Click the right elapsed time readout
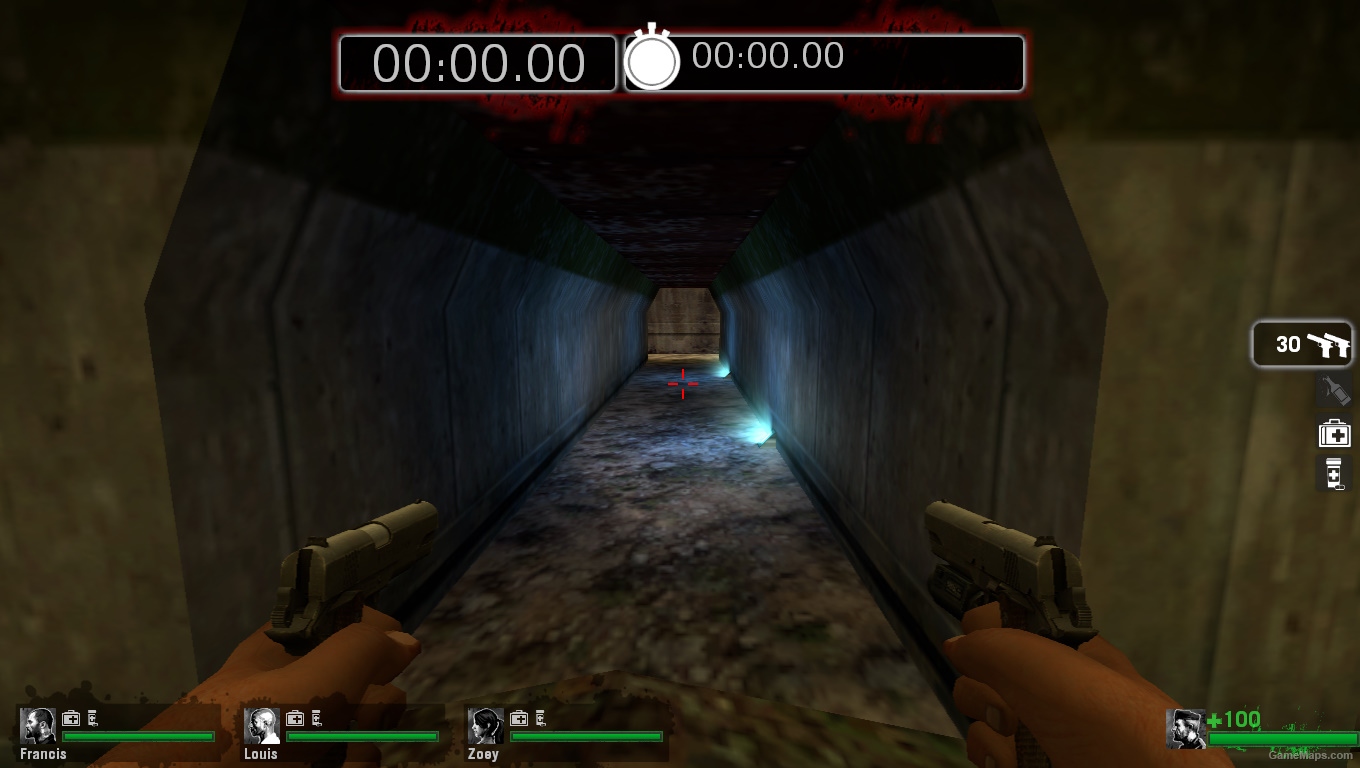 tap(766, 57)
